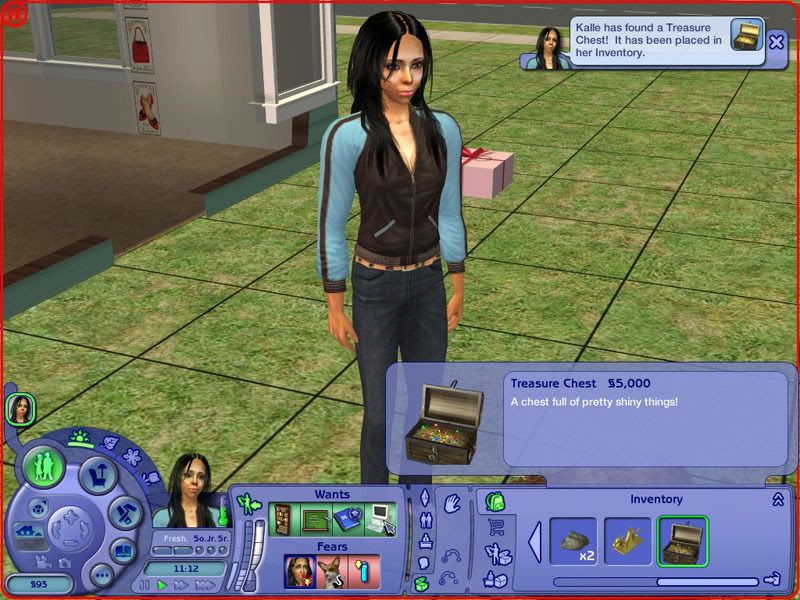Viewport: 800px width, 600px height.
Task: Pause the game
Action: (144, 584)
